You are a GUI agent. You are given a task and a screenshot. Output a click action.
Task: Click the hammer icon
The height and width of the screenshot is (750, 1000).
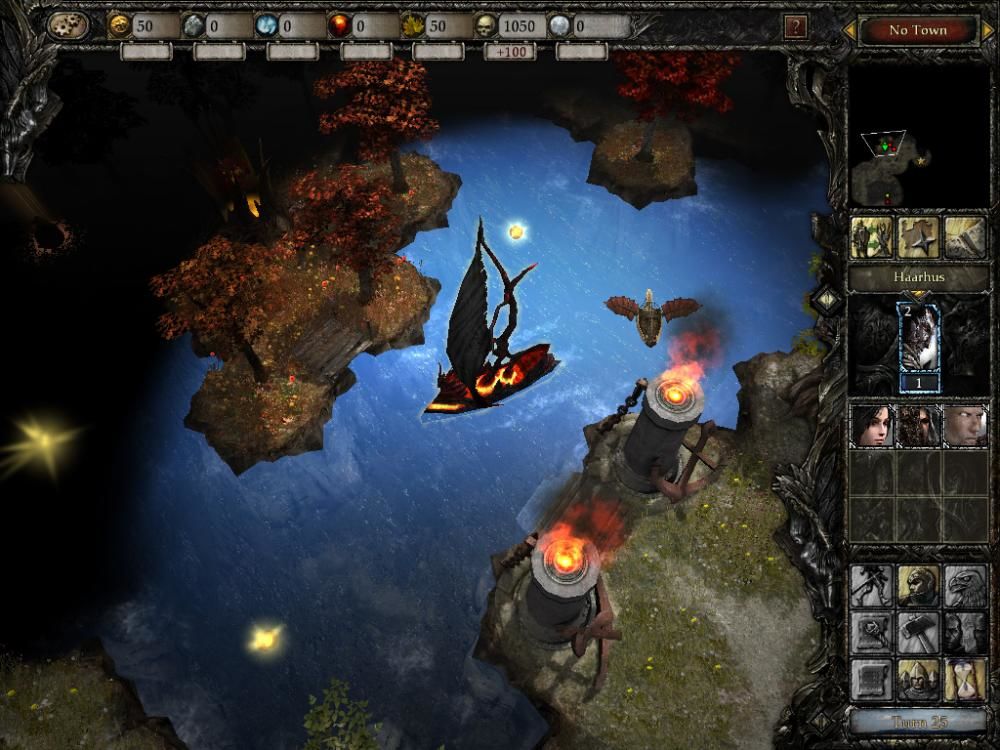918,633
